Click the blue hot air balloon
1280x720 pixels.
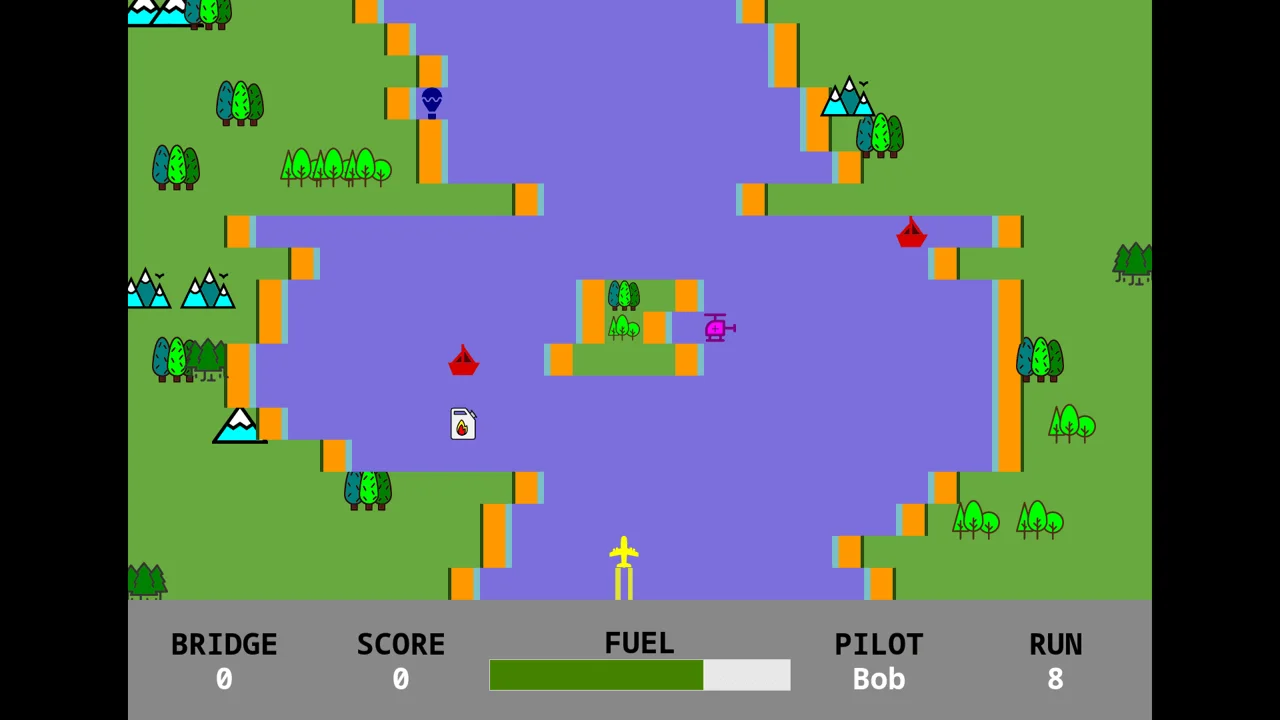pos(430,99)
